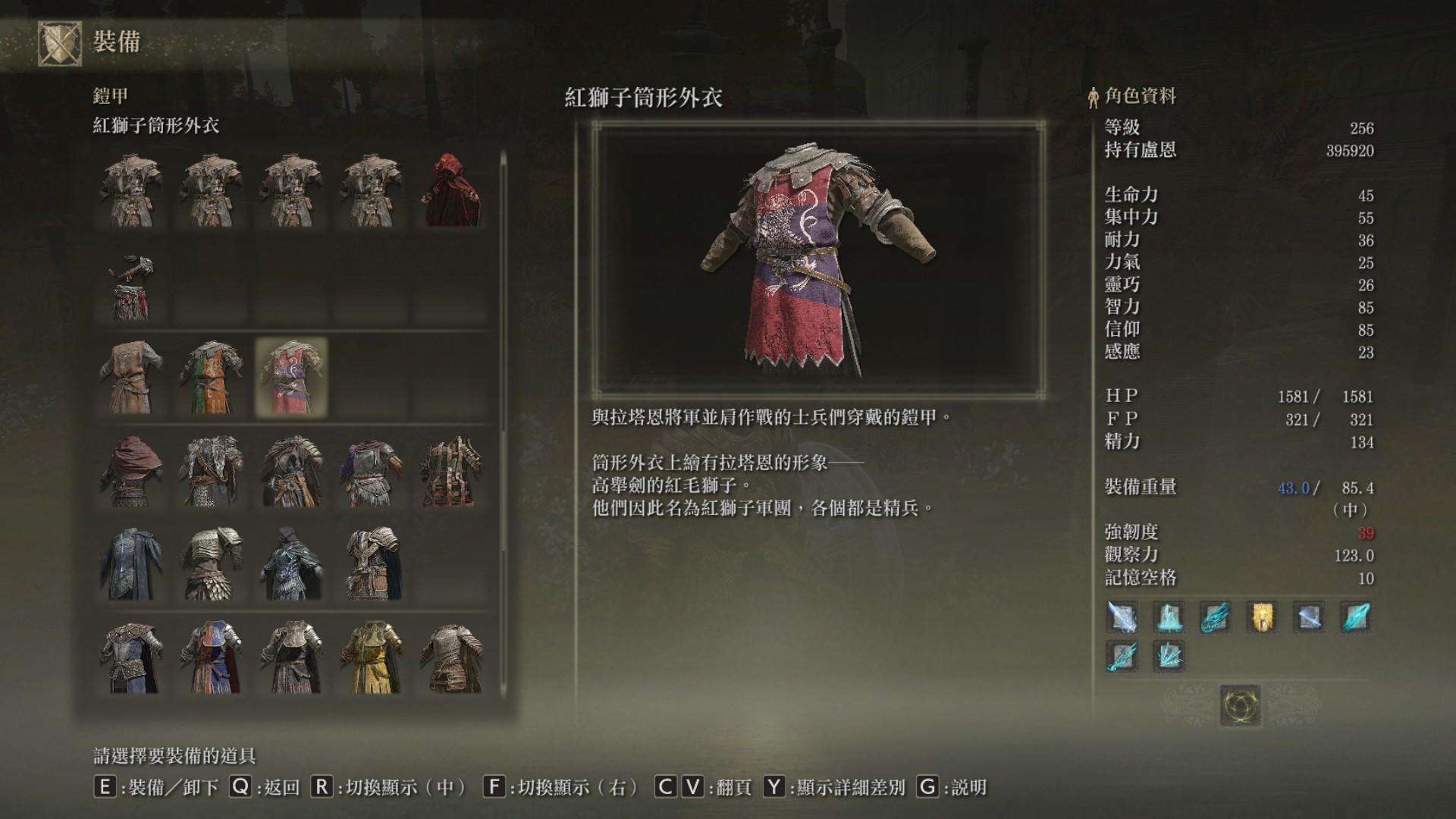The width and height of the screenshot is (1456, 819).
Task: Click the golden incantation spell icon
Action: pos(1262,618)
